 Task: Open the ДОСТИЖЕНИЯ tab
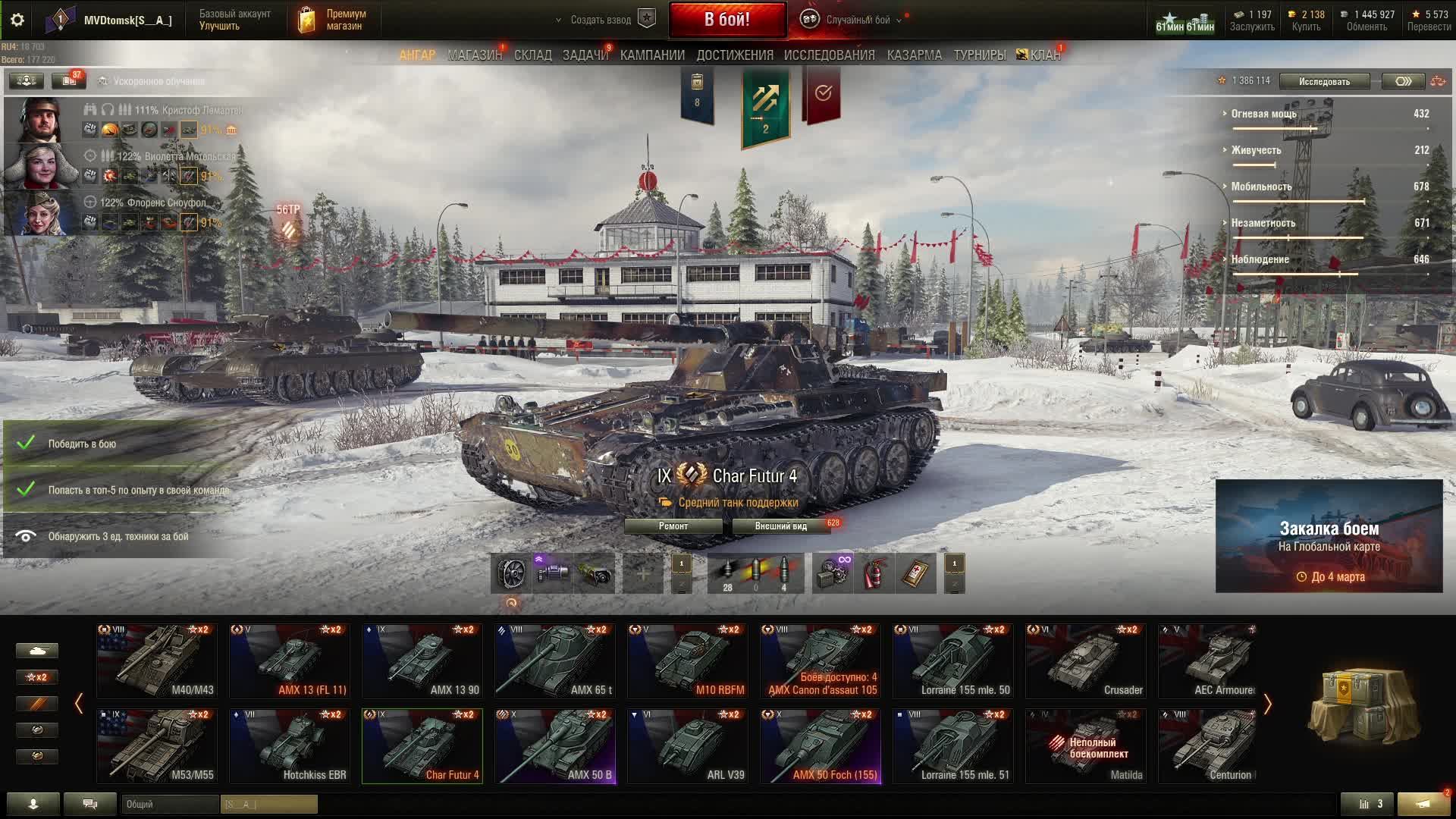coord(734,55)
